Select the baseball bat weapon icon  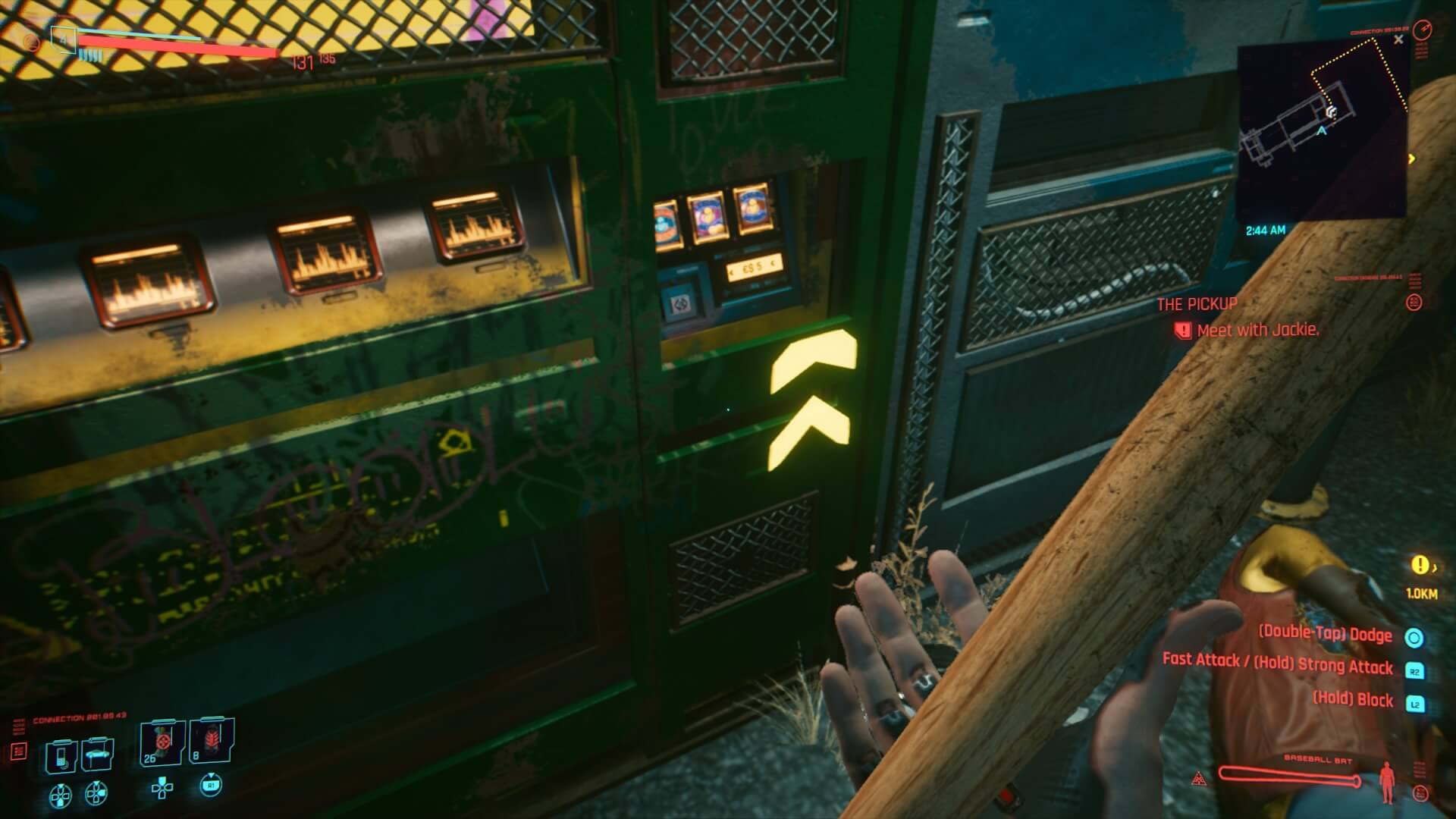click(1289, 777)
